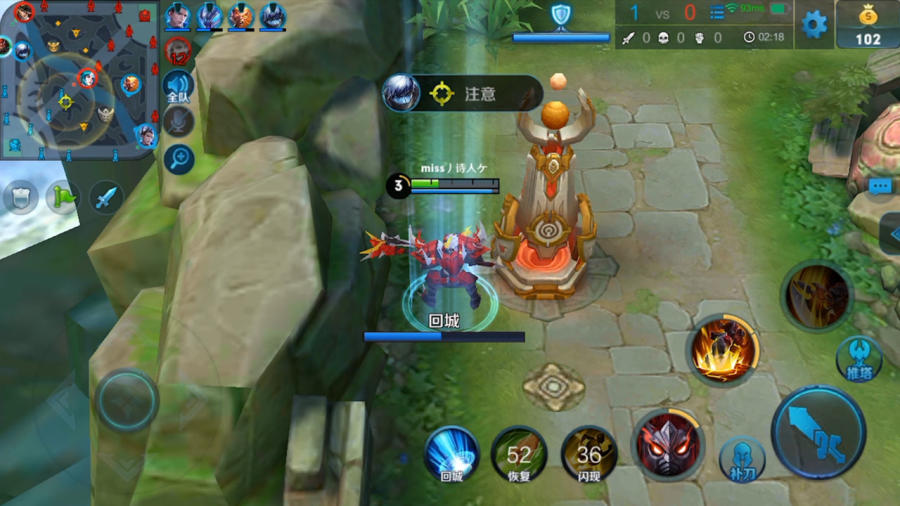The width and height of the screenshot is (900, 506).
Task: Tap the 推塔 attack tower button
Action: coord(859,358)
